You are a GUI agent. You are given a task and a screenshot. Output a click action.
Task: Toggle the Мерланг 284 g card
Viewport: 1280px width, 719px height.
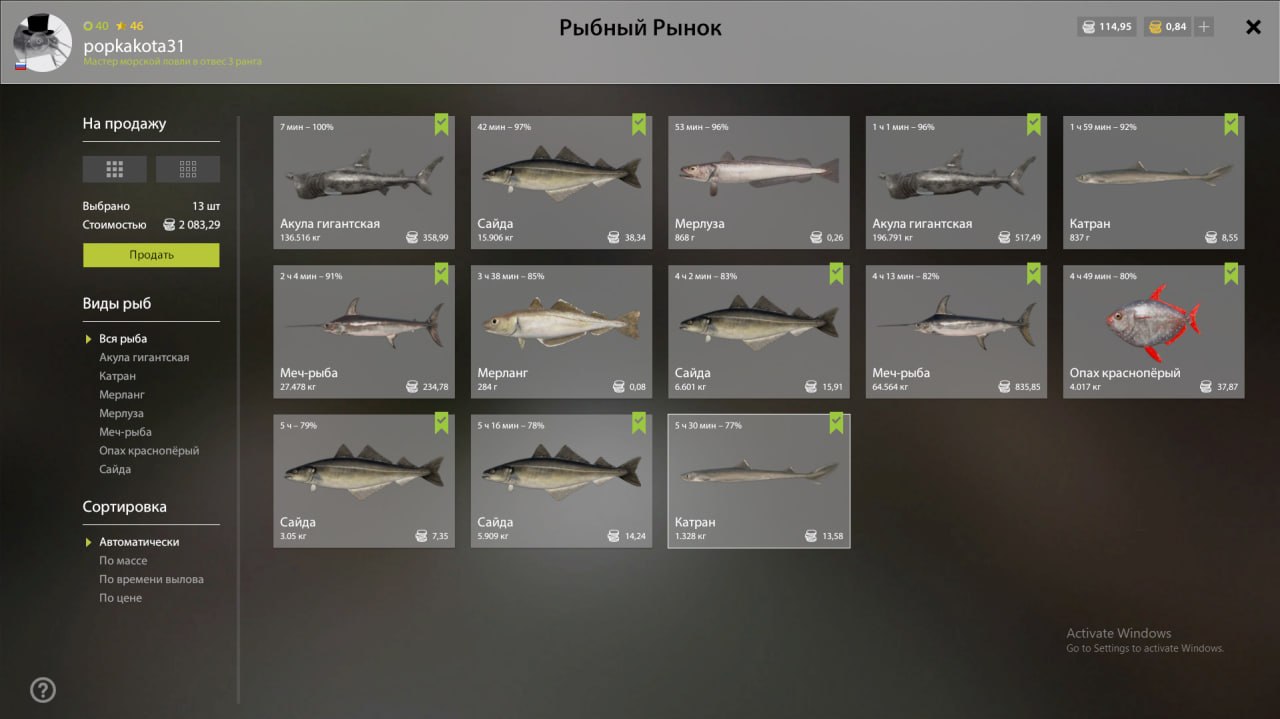(561, 331)
